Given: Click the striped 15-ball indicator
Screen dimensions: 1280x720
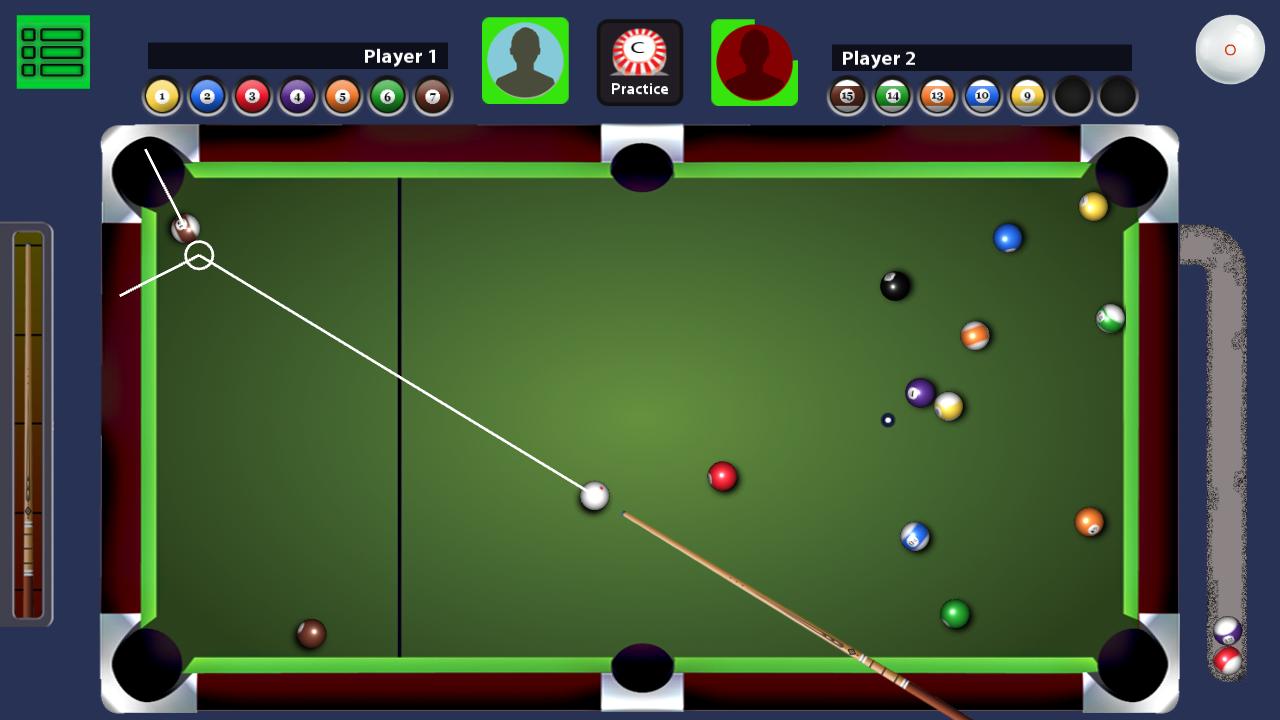Looking at the screenshot, I should pos(847,95).
